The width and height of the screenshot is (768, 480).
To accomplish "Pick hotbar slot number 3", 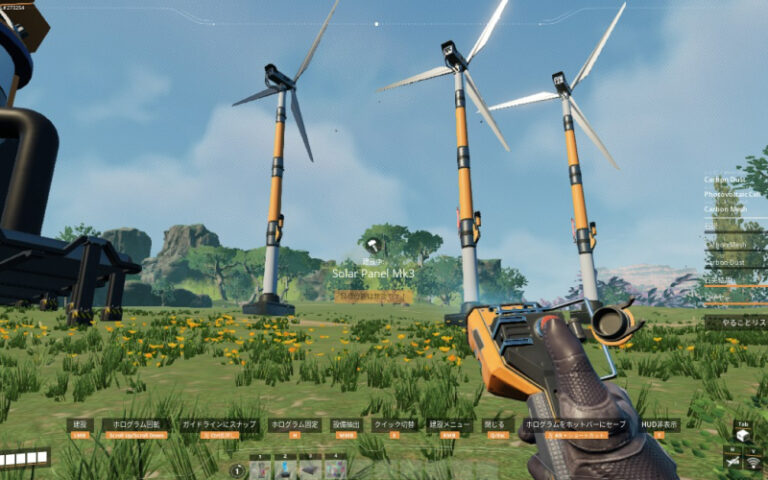I will (x=310, y=469).
